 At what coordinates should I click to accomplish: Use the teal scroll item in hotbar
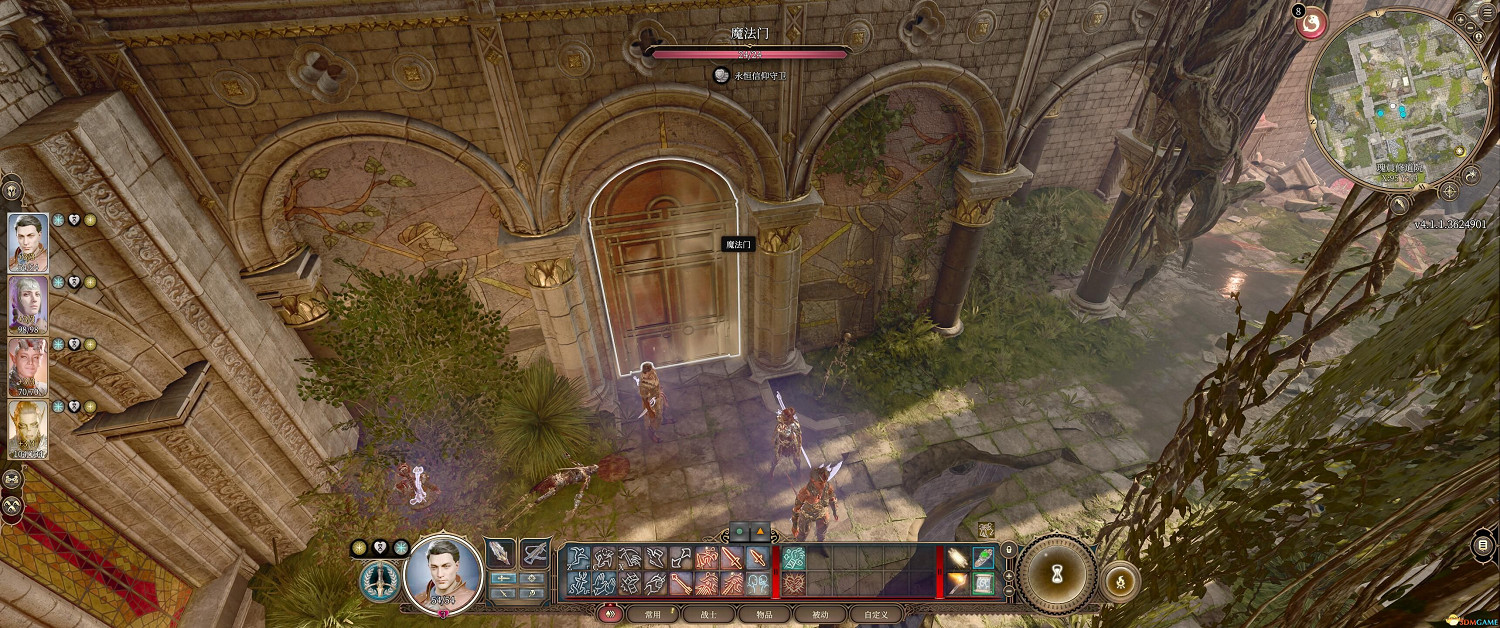tap(983, 583)
